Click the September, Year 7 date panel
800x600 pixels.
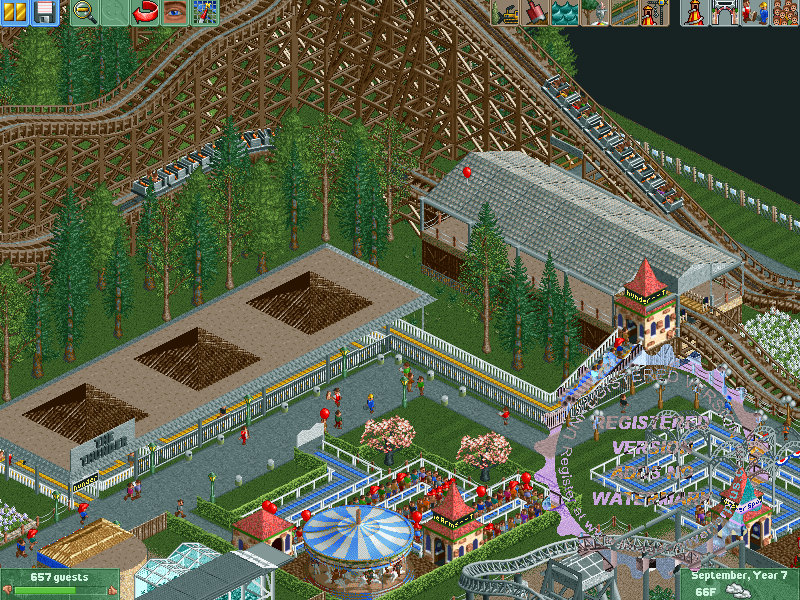tap(740, 584)
